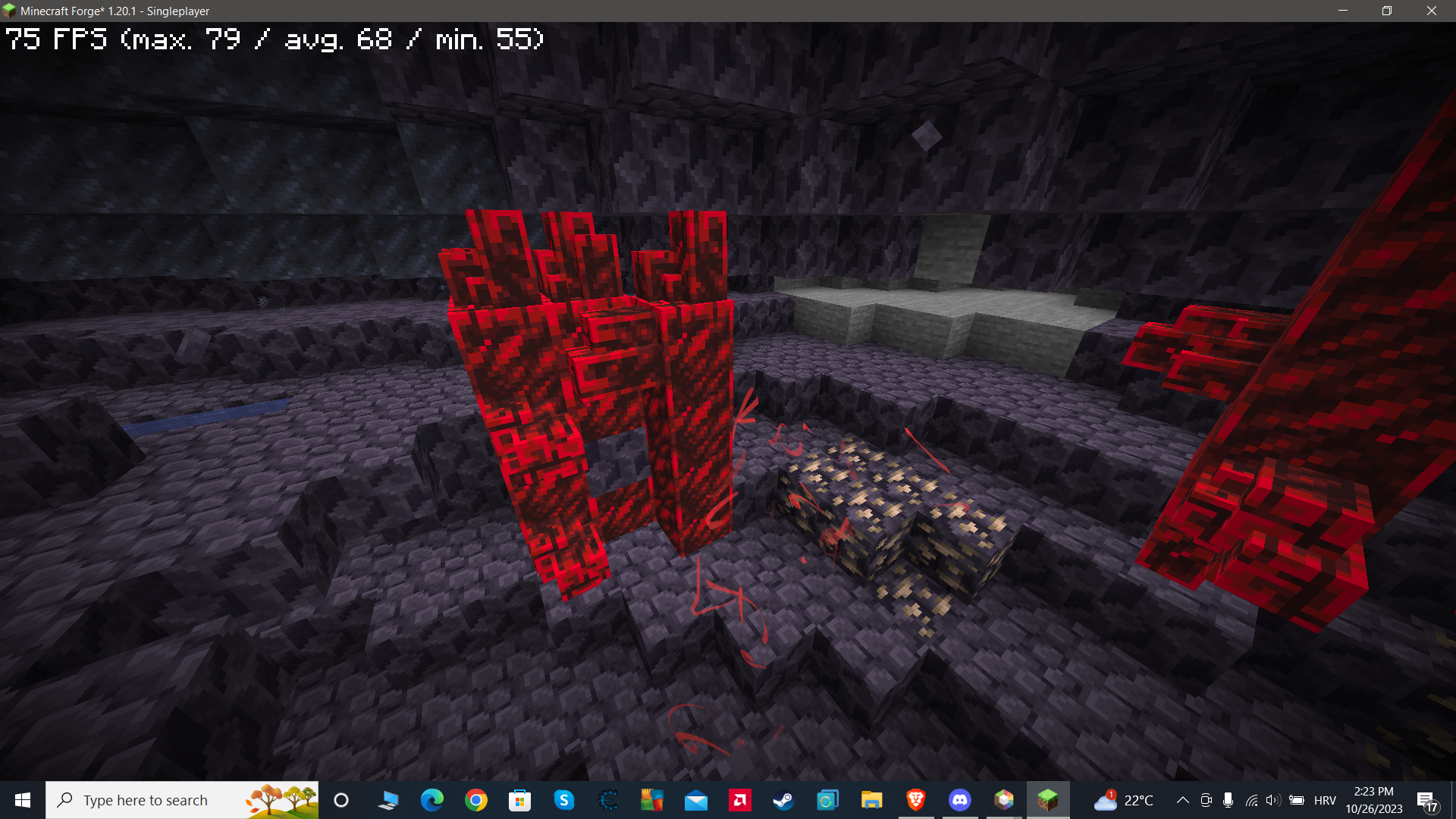
Task: Launch Steam from the taskbar
Action: tap(783, 799)
